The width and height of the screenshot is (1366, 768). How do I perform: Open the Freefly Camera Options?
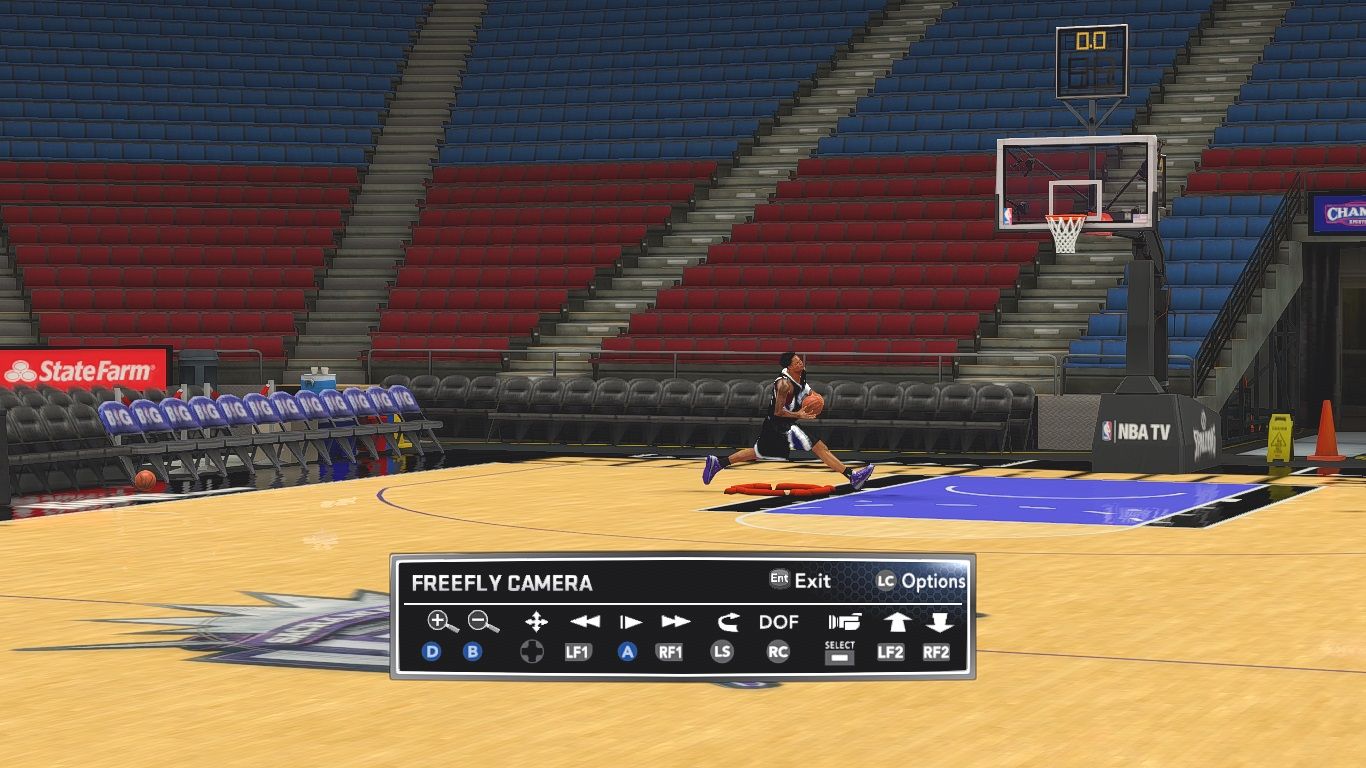point(922,581)
